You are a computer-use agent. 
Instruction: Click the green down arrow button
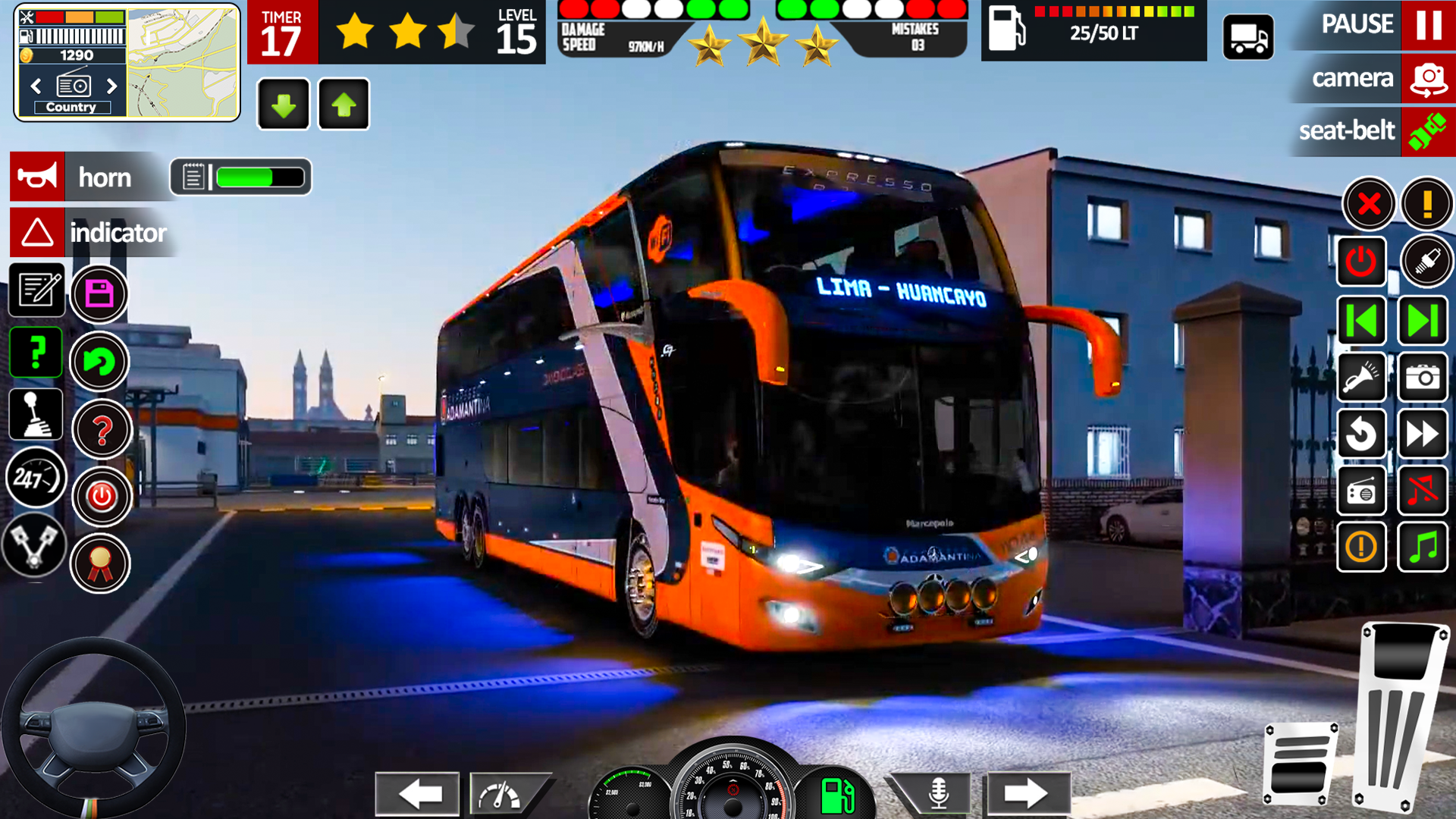pos(284,105)
